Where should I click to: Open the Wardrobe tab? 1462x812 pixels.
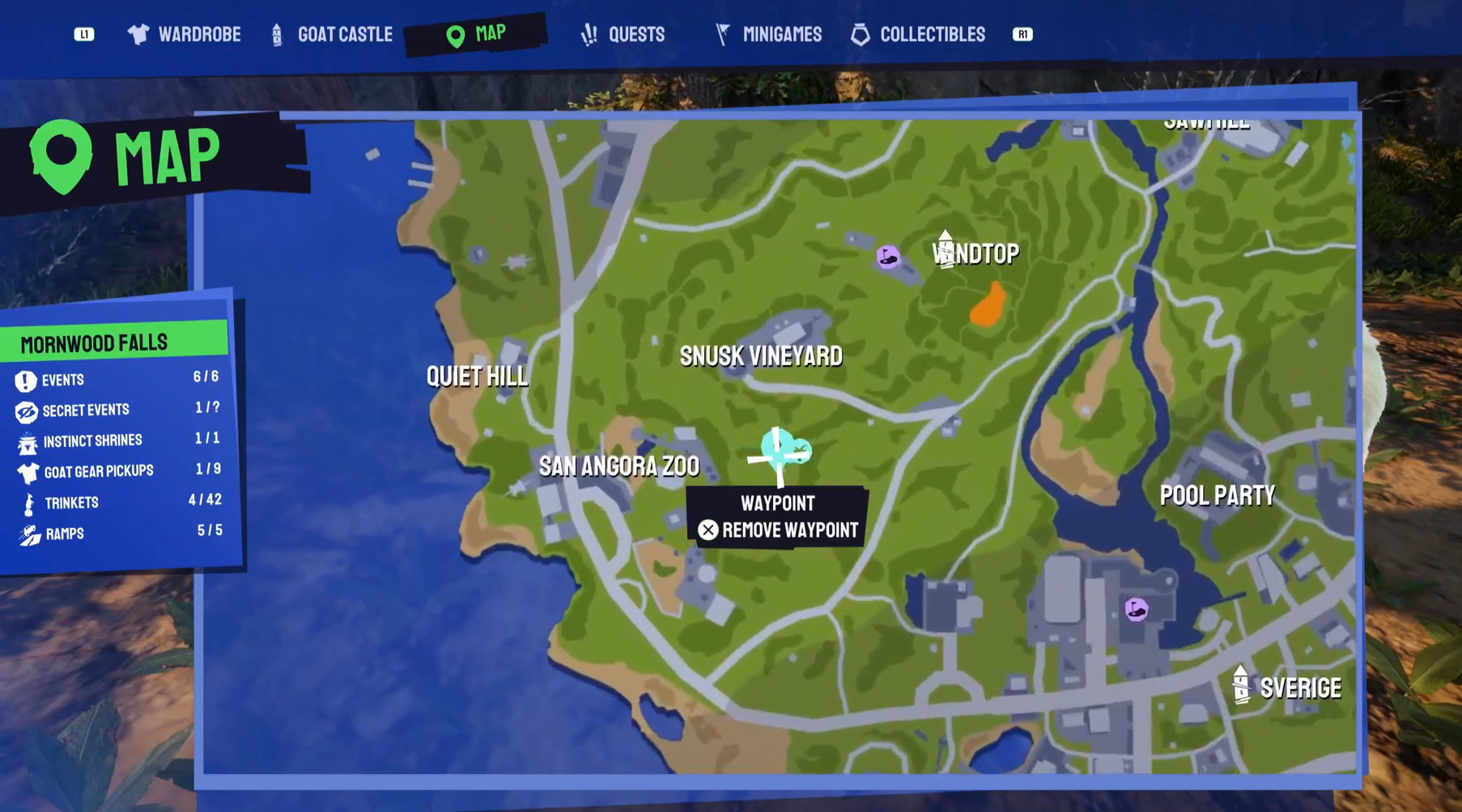[184, 34]
